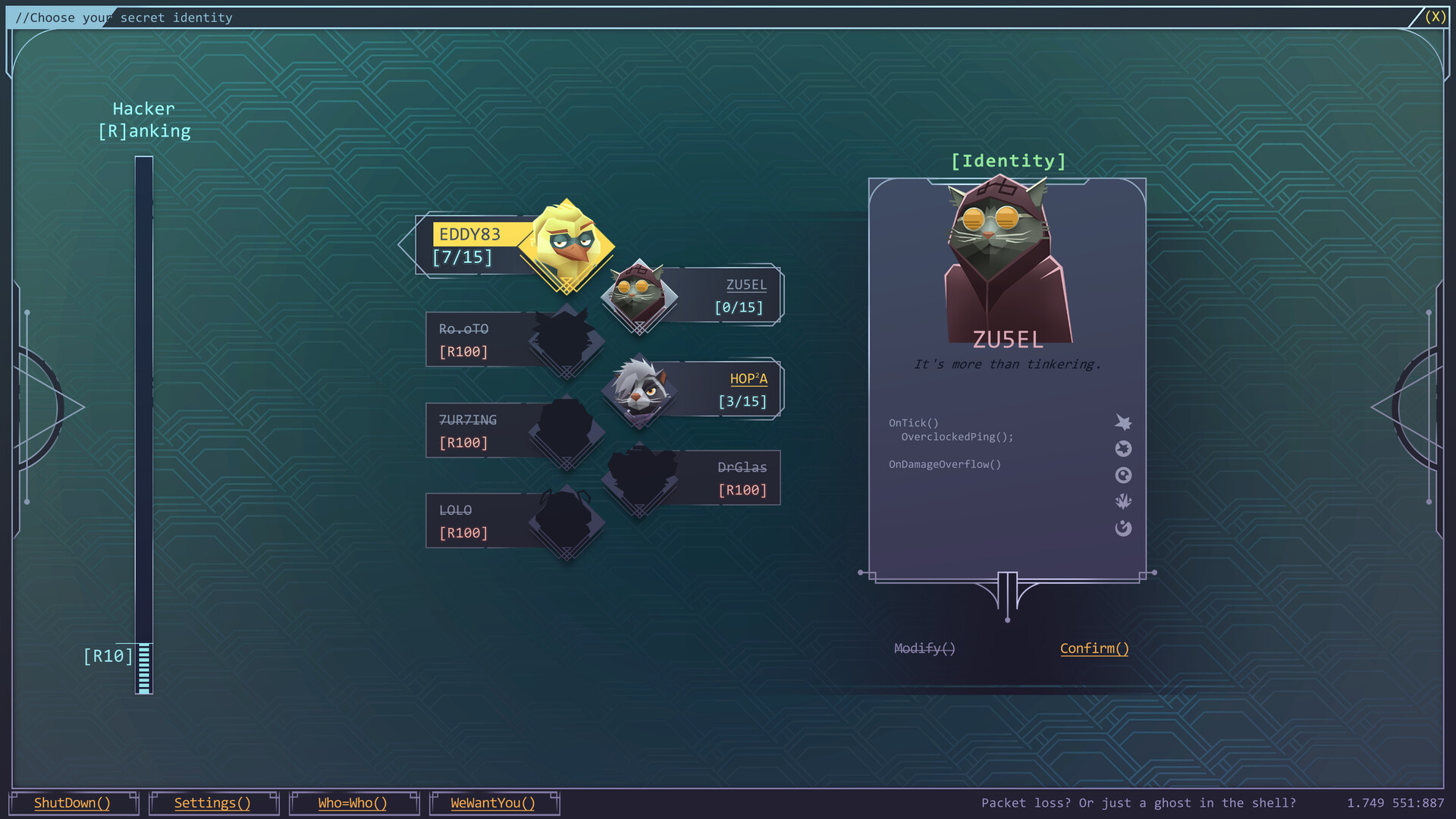
Task: Click Confirm() to accept the identity
Action: tap(1094, 648)
